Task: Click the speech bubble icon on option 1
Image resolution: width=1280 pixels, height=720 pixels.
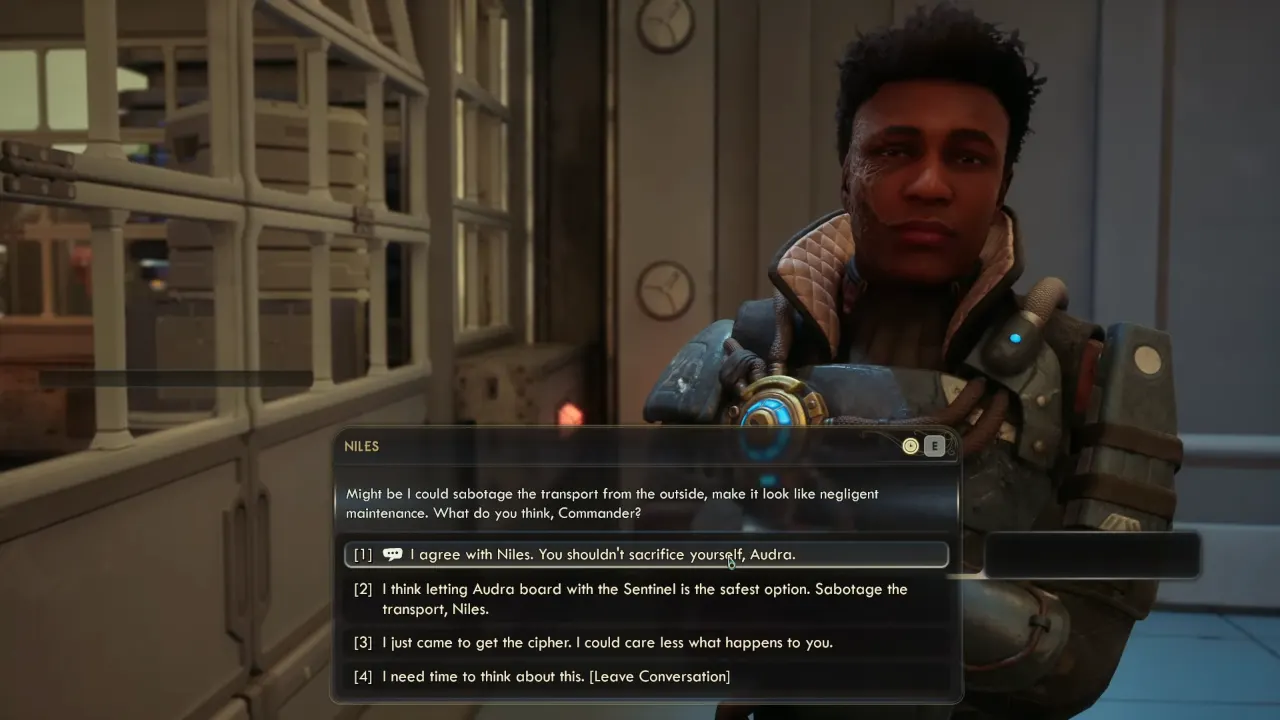Action: pyautogui.click(x=392, y=554)
